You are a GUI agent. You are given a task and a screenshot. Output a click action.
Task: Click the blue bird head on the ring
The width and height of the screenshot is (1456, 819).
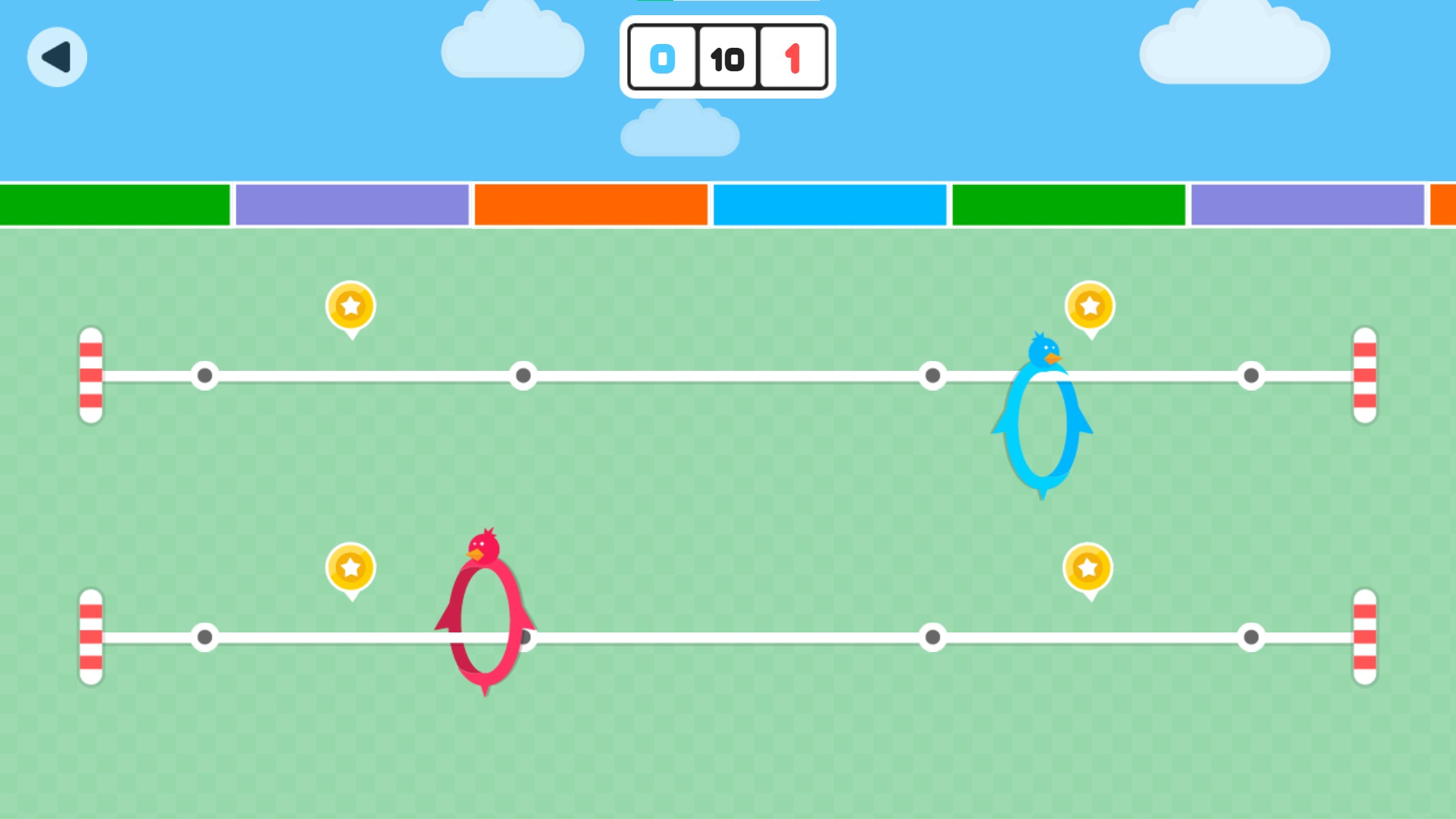click(1043, 349)
